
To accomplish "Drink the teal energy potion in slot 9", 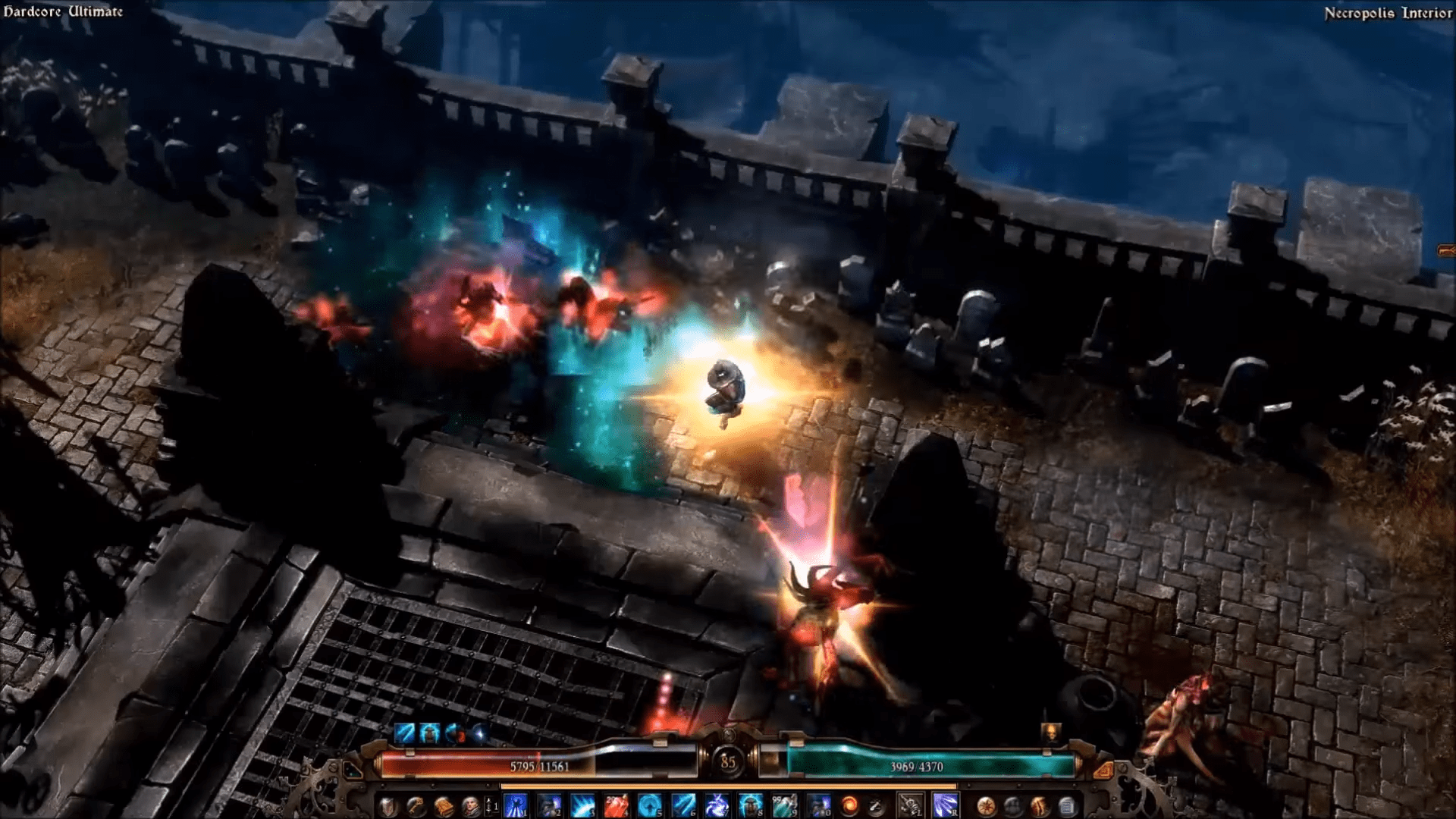I will tap(783, 805).
